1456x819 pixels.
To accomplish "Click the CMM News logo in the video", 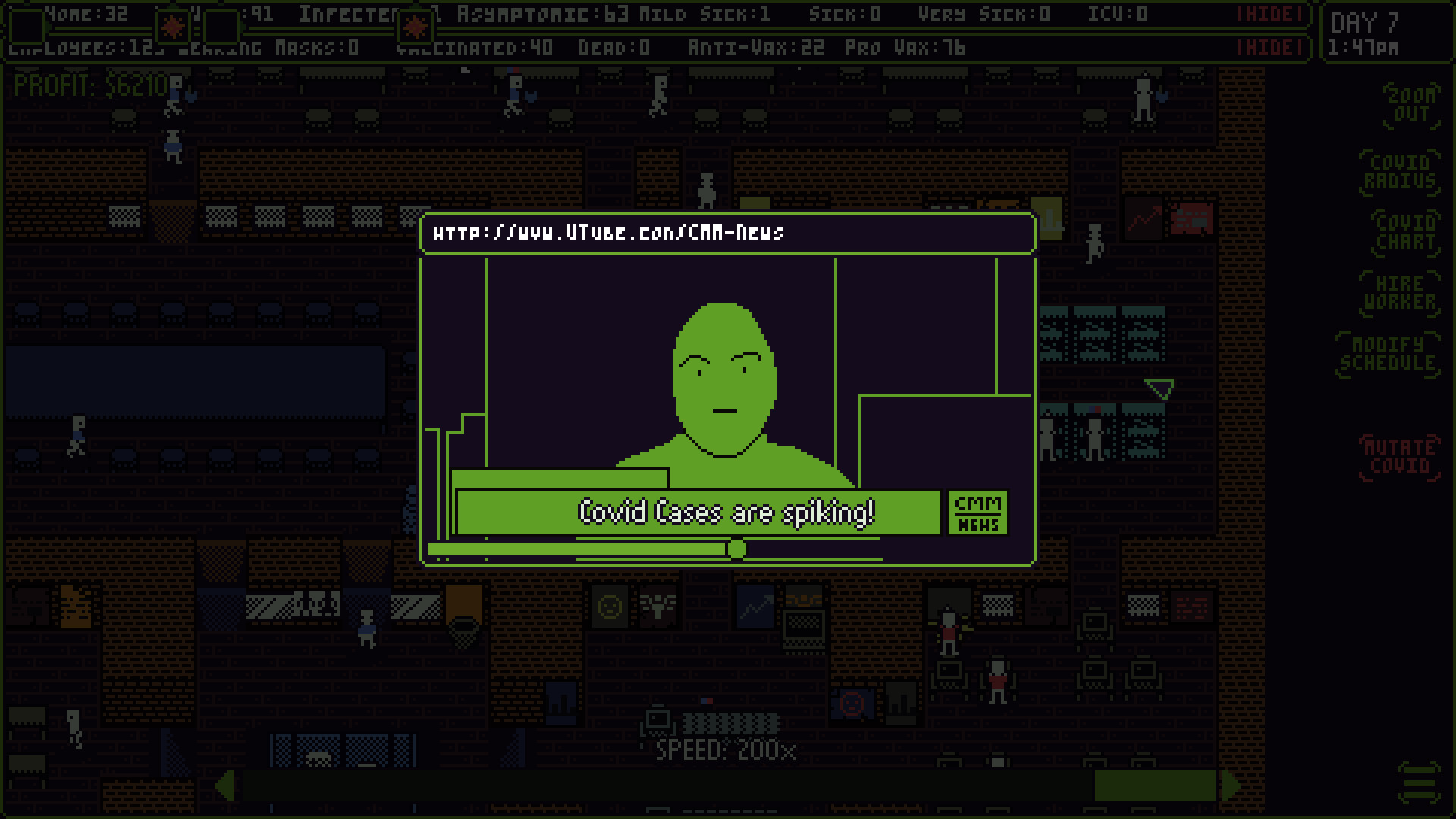I will (x=977, y=511).
